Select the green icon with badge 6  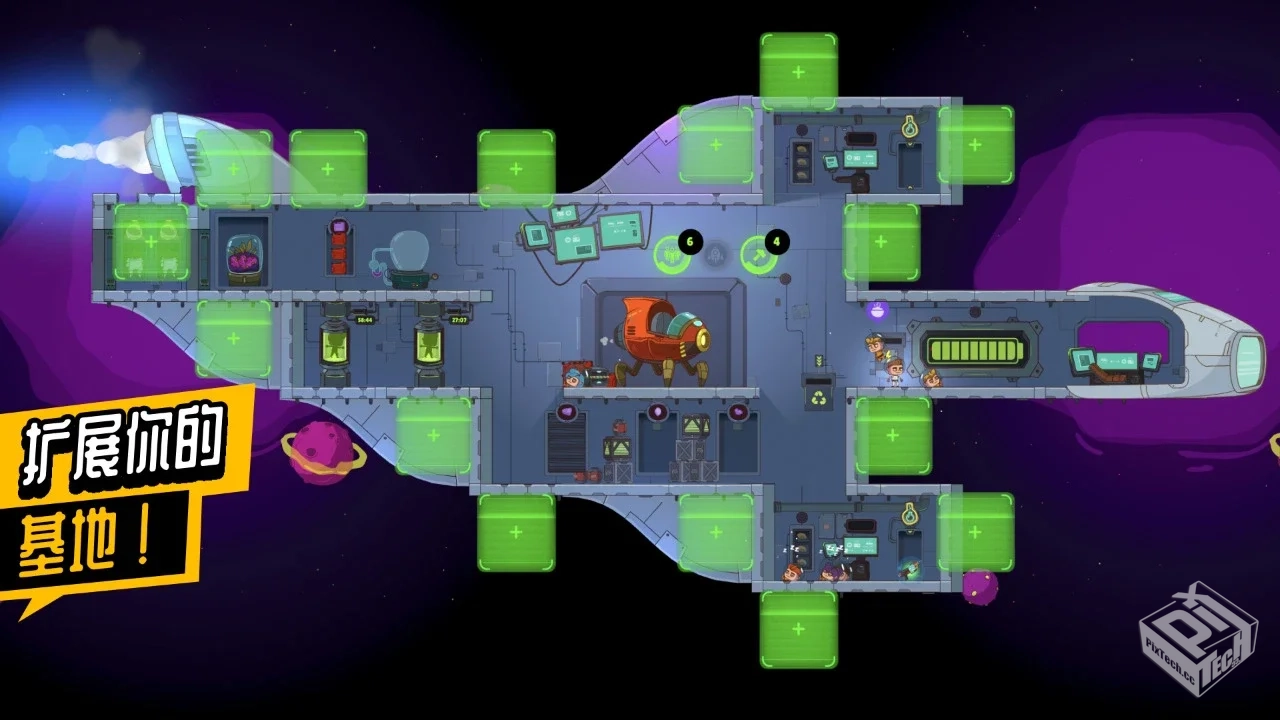[671, 255]
